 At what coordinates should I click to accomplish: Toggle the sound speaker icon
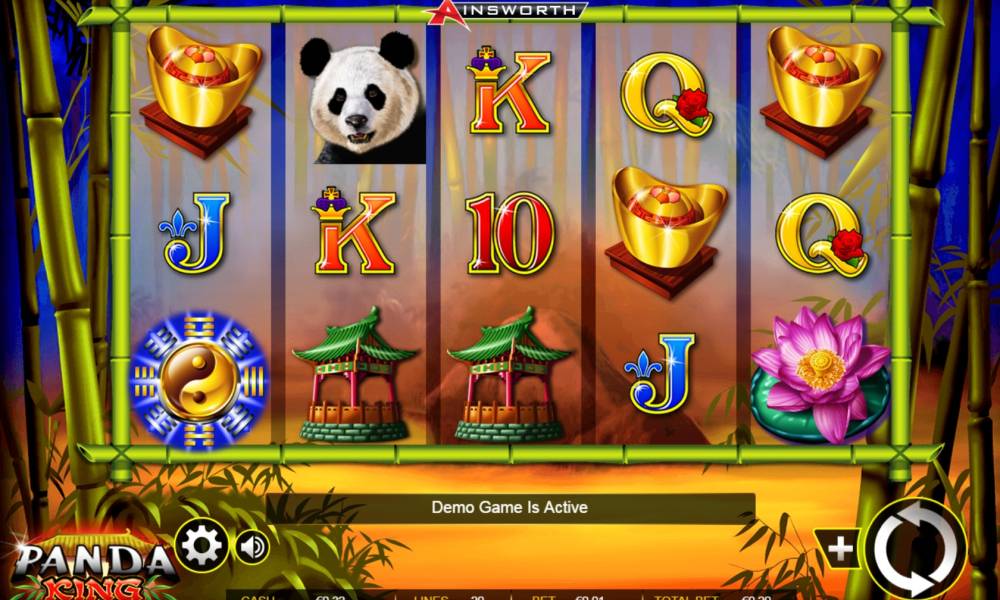coord(252,546)
